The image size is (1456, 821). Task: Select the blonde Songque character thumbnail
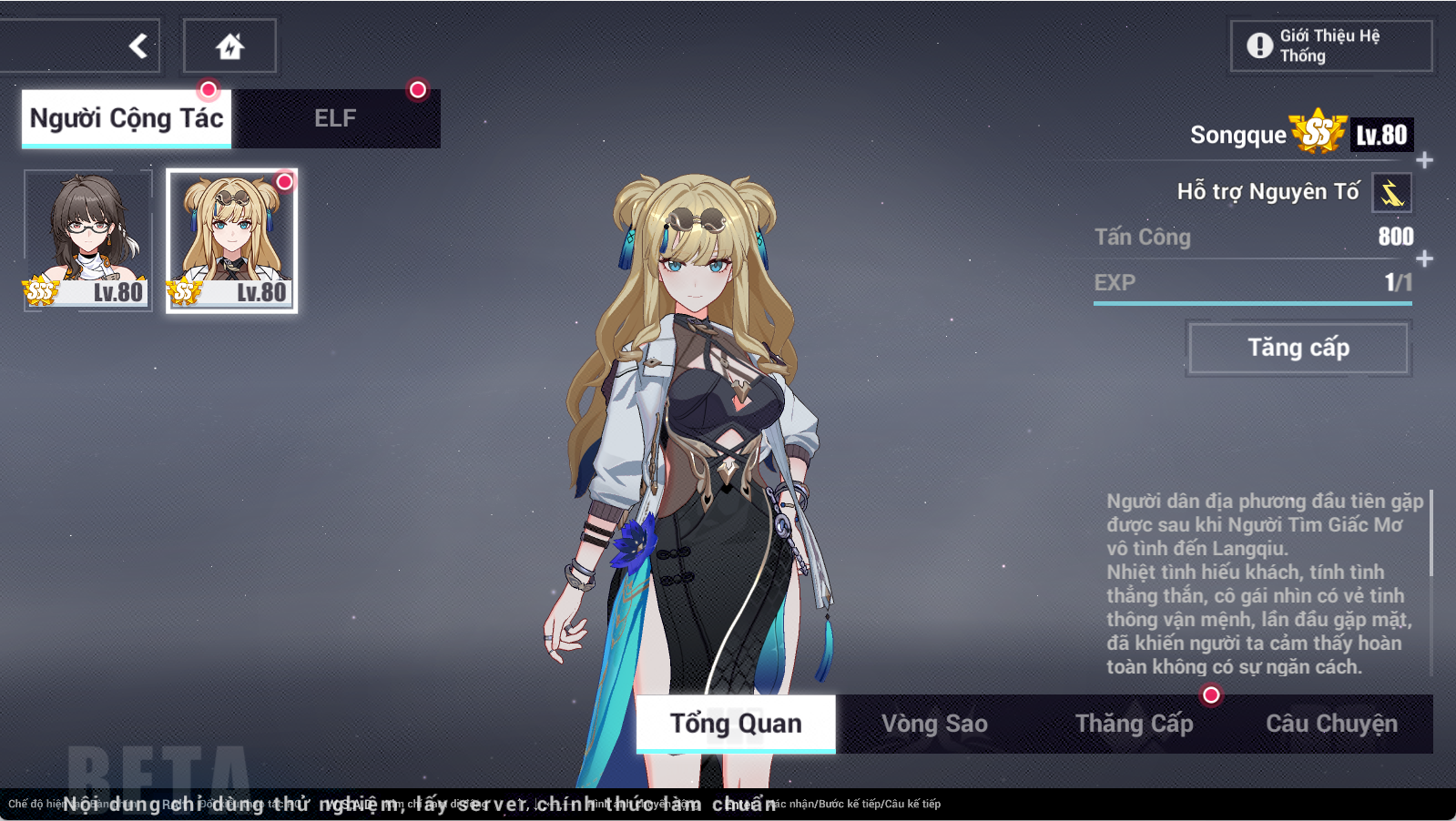click(230, 240)
